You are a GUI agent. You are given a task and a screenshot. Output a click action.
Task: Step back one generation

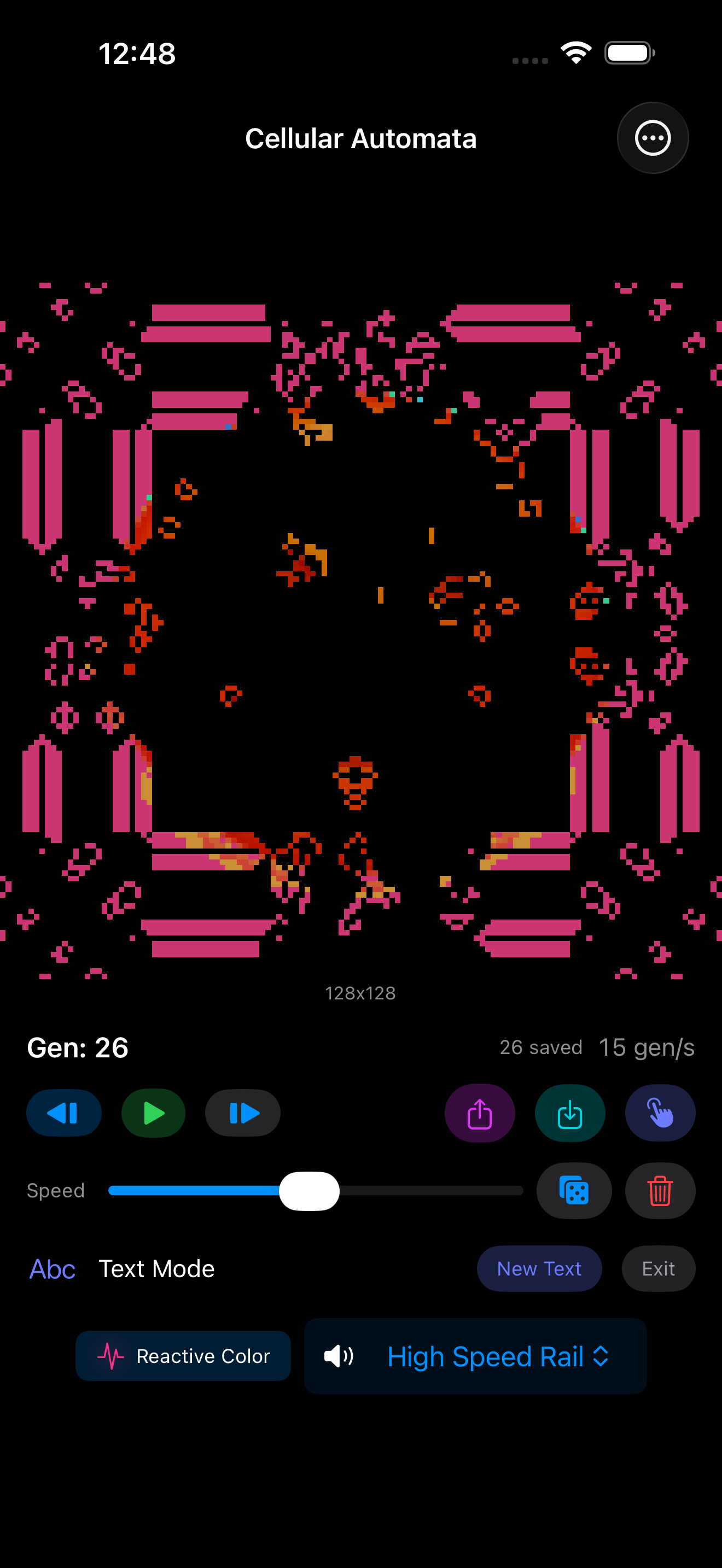click(64, 1113)
